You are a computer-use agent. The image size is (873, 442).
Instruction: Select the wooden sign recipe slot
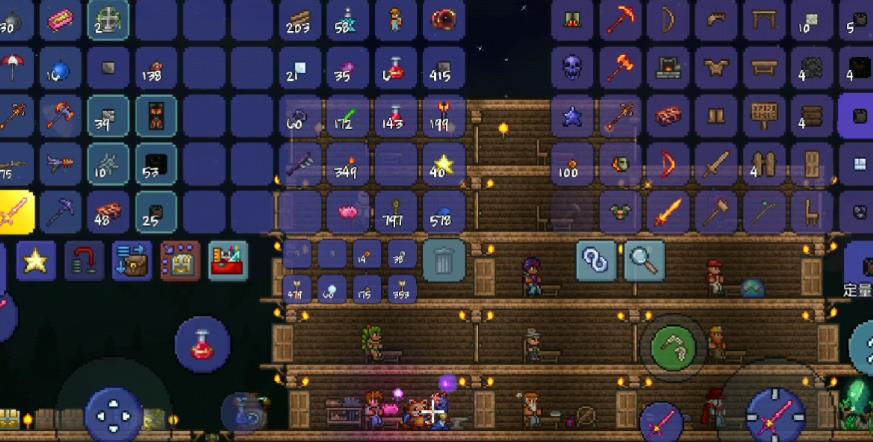coord(764,115)
